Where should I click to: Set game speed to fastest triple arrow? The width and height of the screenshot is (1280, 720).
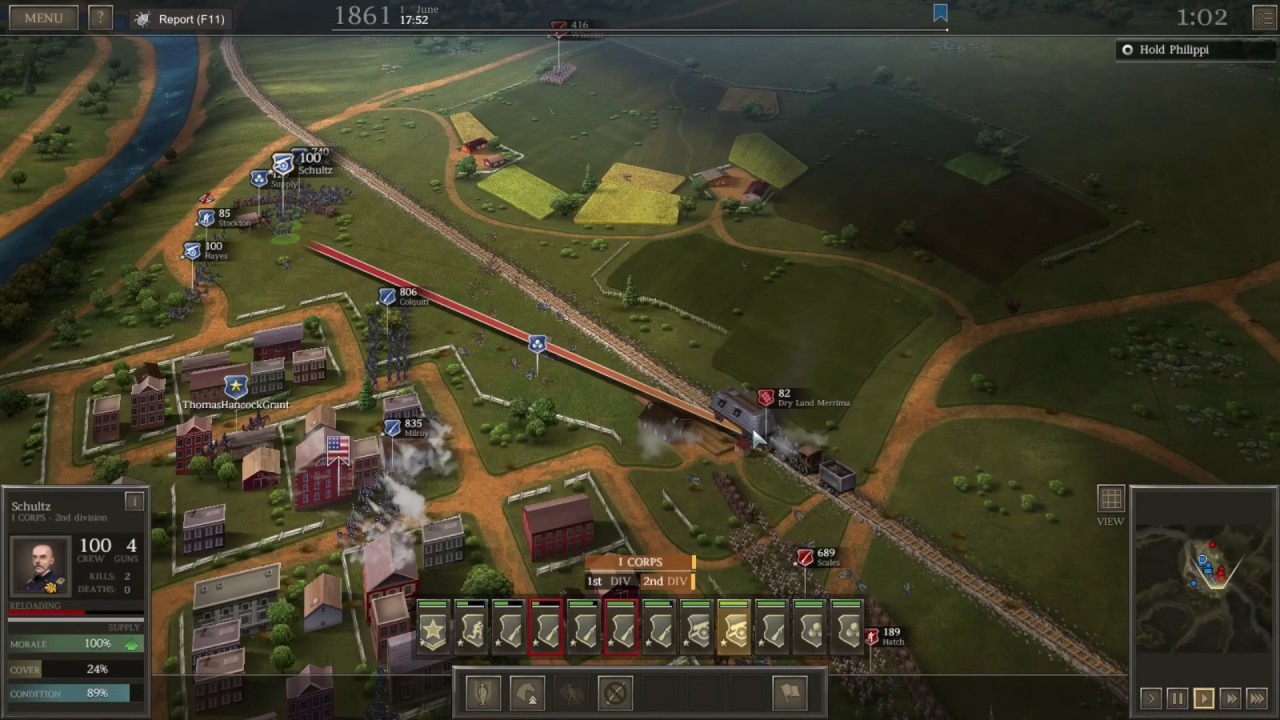tap(1257, 699)
